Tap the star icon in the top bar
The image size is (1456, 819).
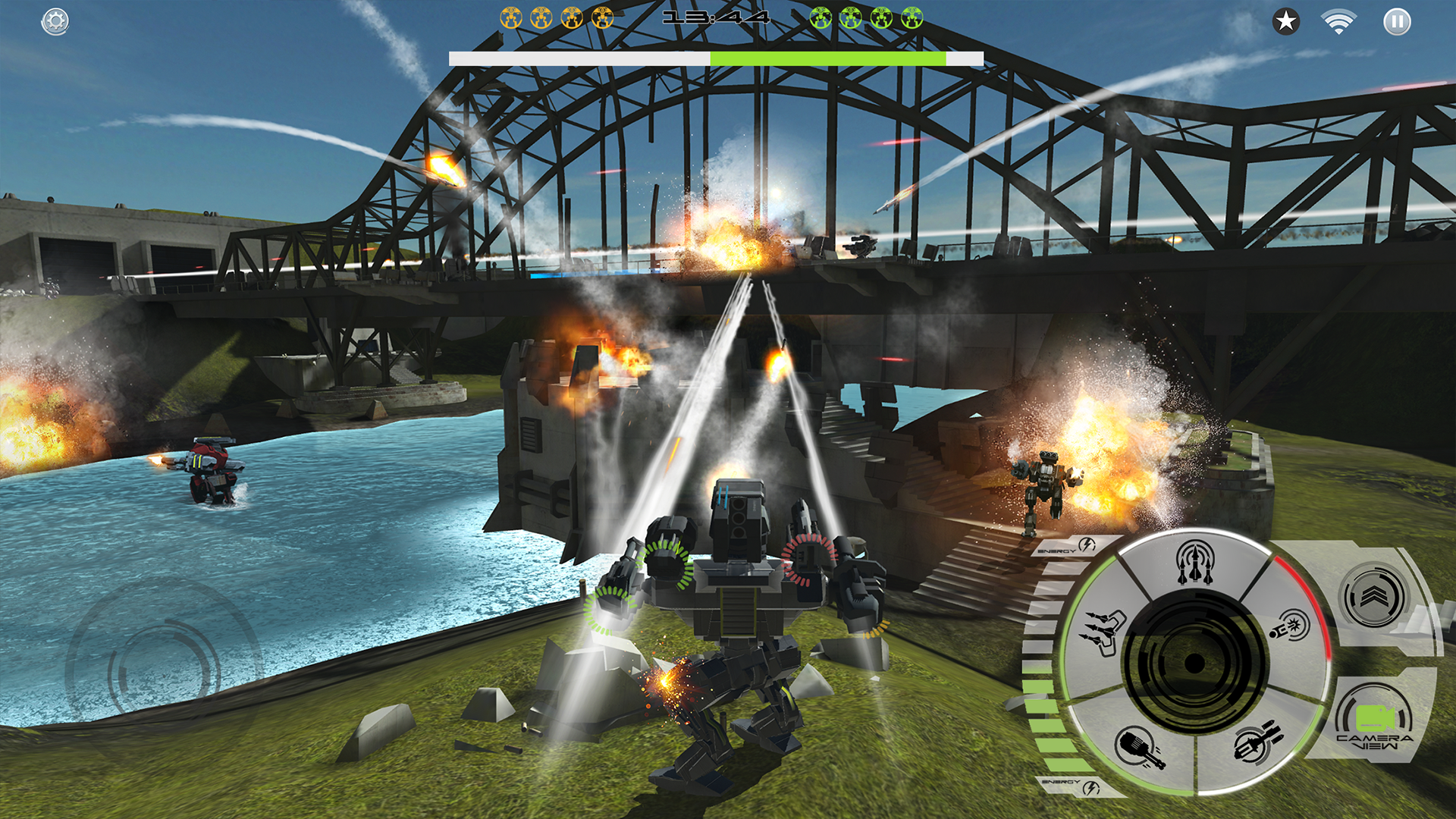1285,23
